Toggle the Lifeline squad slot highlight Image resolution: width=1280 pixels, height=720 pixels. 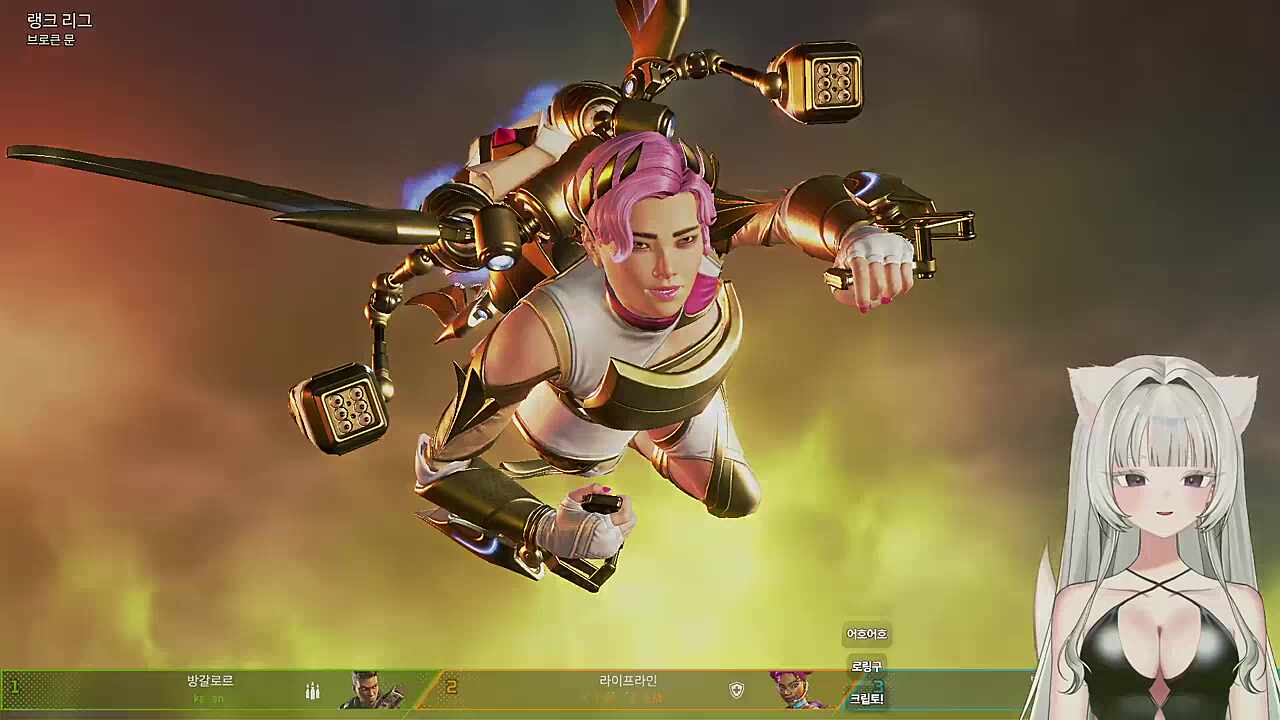pyautogui.click(x=628, y=690)
